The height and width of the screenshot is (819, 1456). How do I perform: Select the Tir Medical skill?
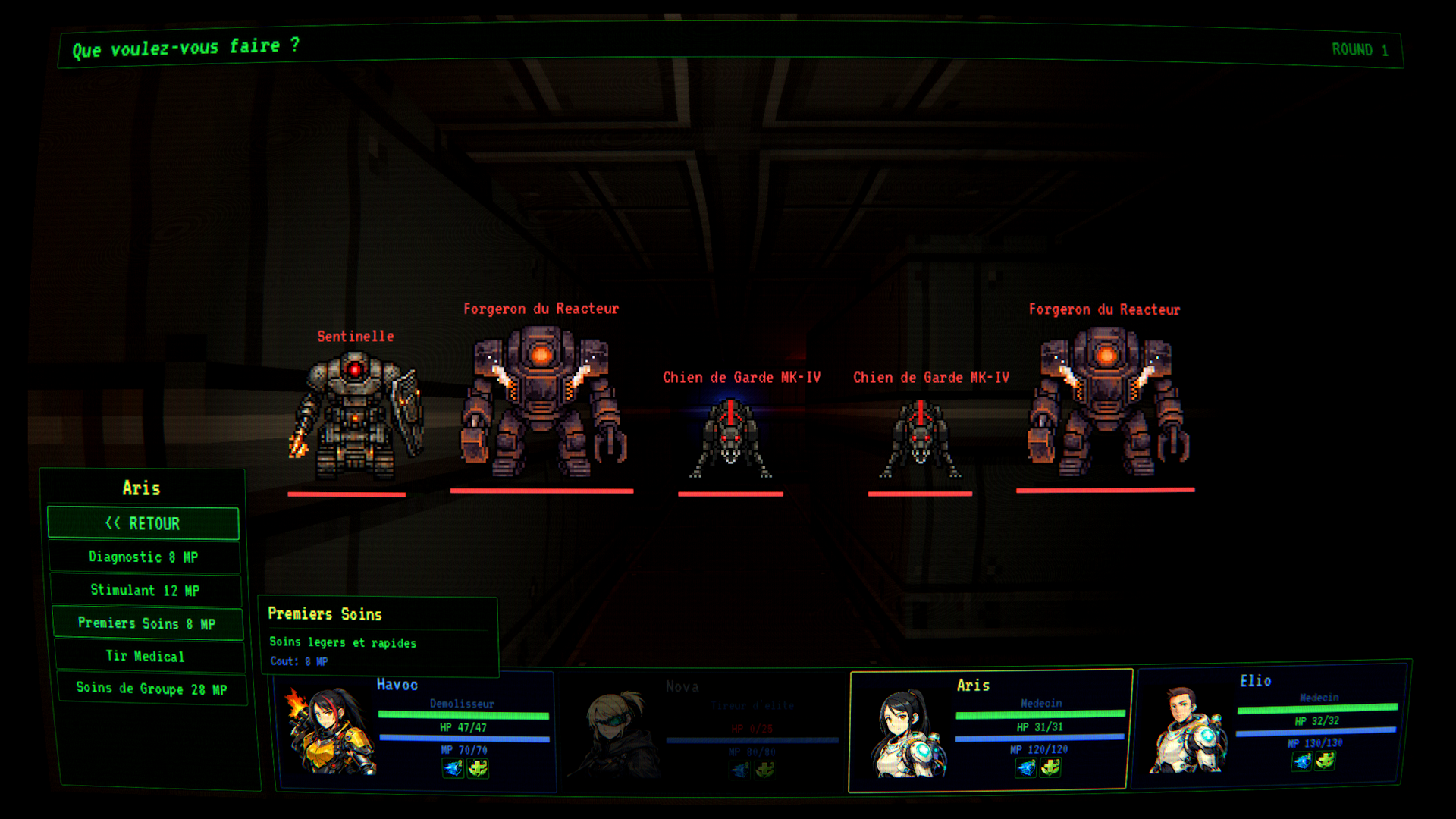click(149, 657)
